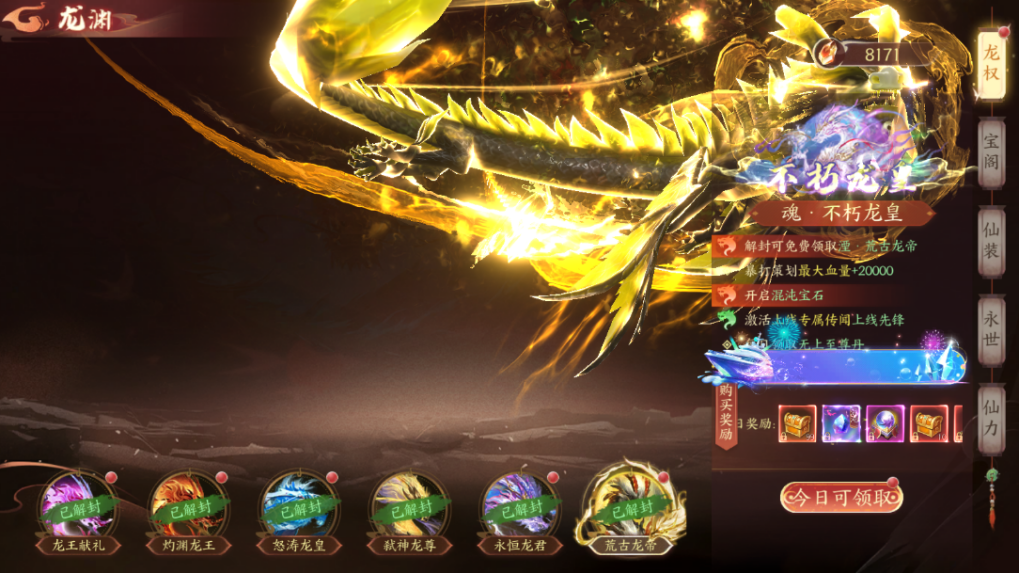Open the 开启混沌宝石 perk entry
This screenshot has width=1019, height=573.
[784, 295]
